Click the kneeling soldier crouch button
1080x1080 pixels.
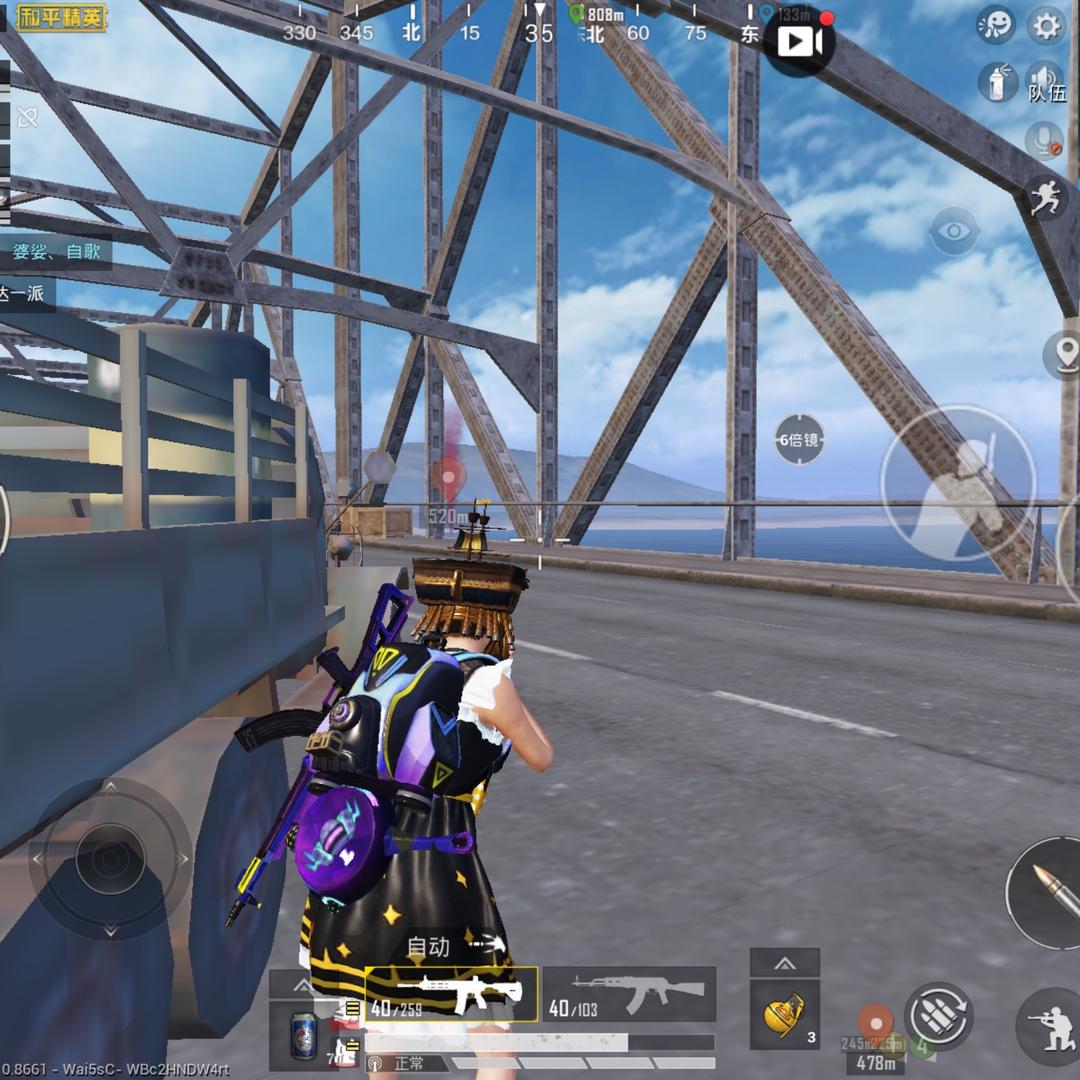[x=1050, y=1027]
